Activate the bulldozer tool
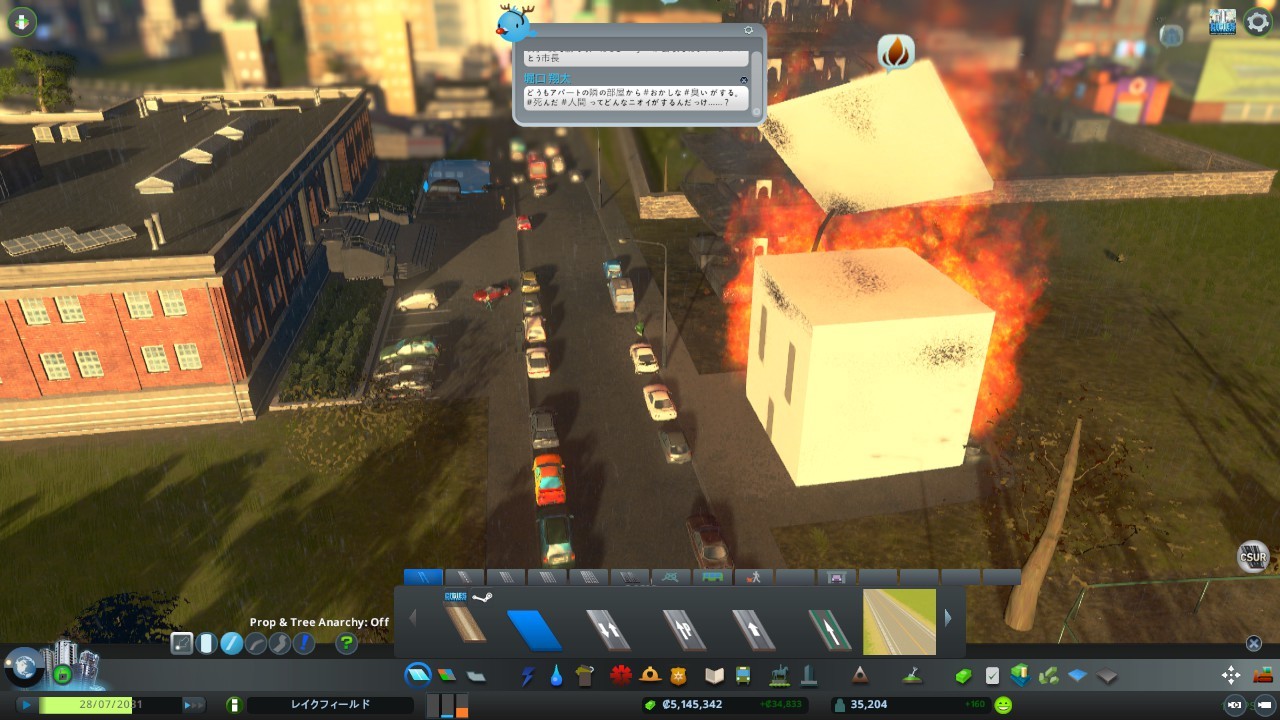The image size is (1280, 720). 1263,675
